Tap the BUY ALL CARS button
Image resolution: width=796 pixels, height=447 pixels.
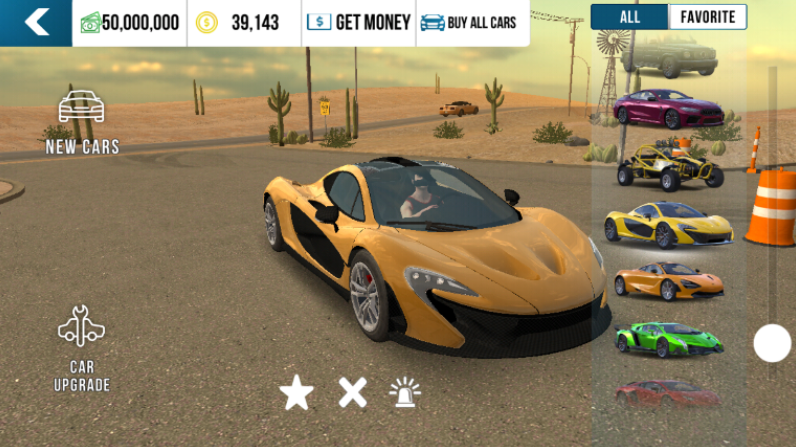pyautogui.click(x=469, y=22)
